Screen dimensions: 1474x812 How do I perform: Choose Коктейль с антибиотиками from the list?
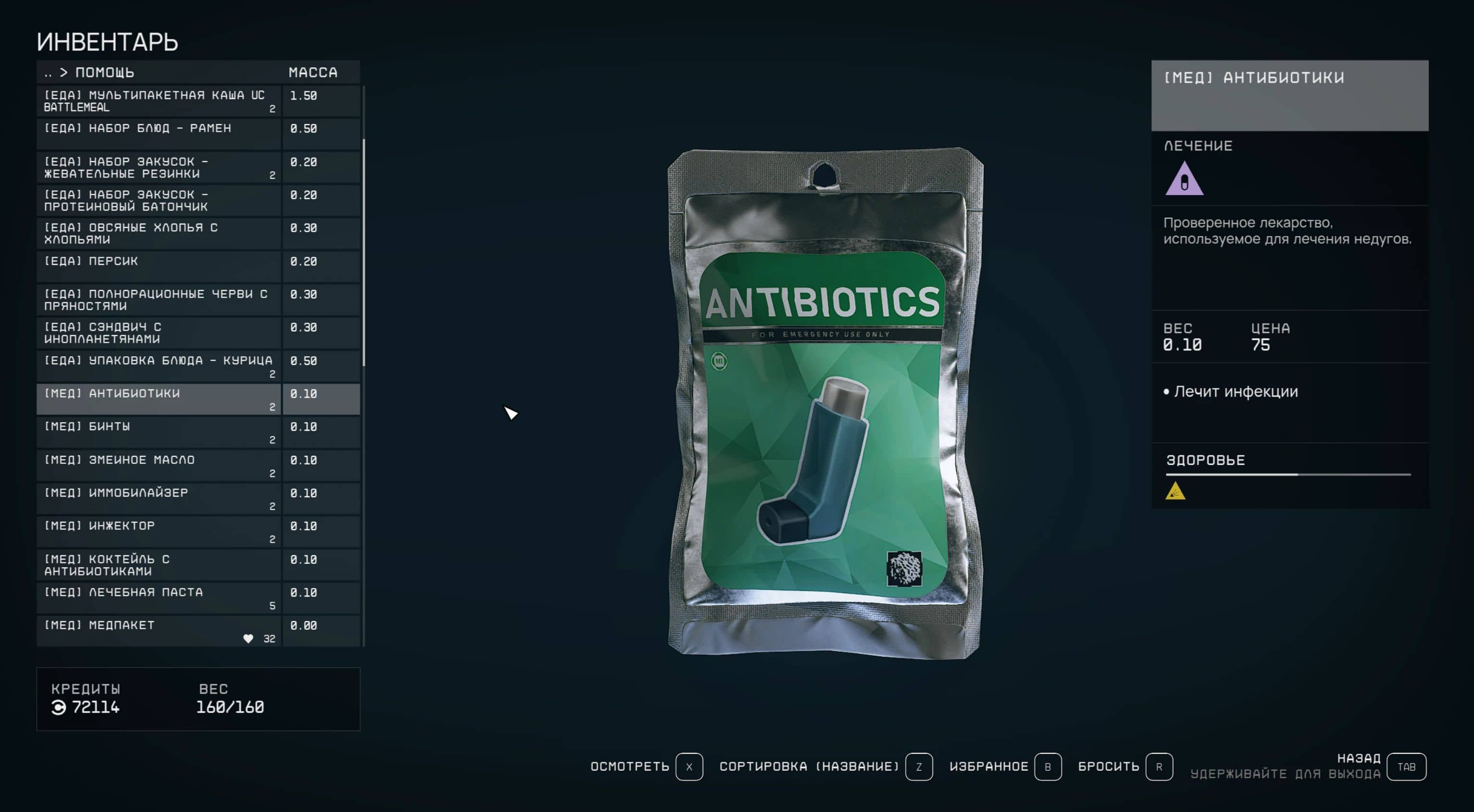[159, 564]
